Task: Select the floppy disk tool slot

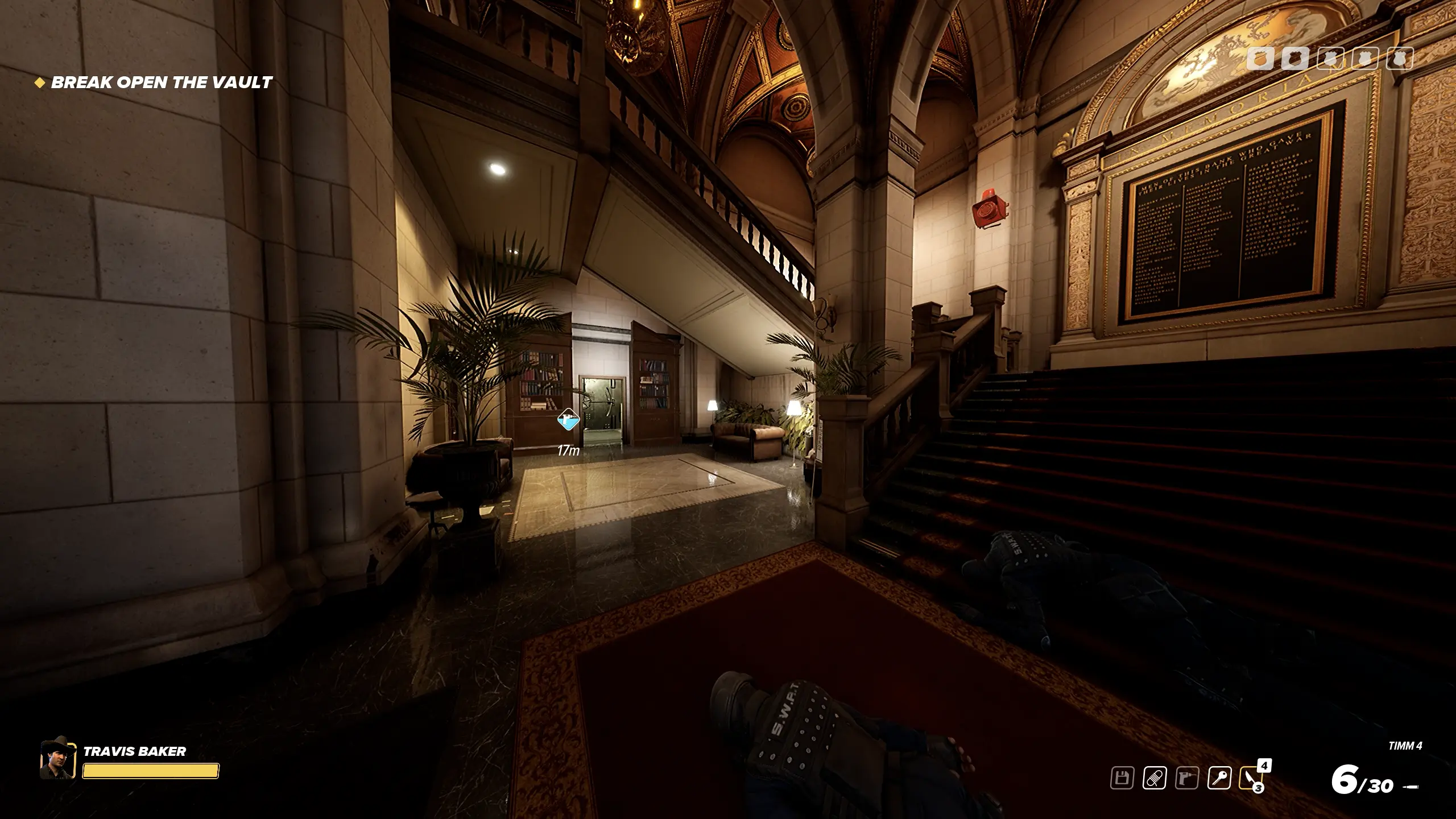Action: coord(1122,777)
